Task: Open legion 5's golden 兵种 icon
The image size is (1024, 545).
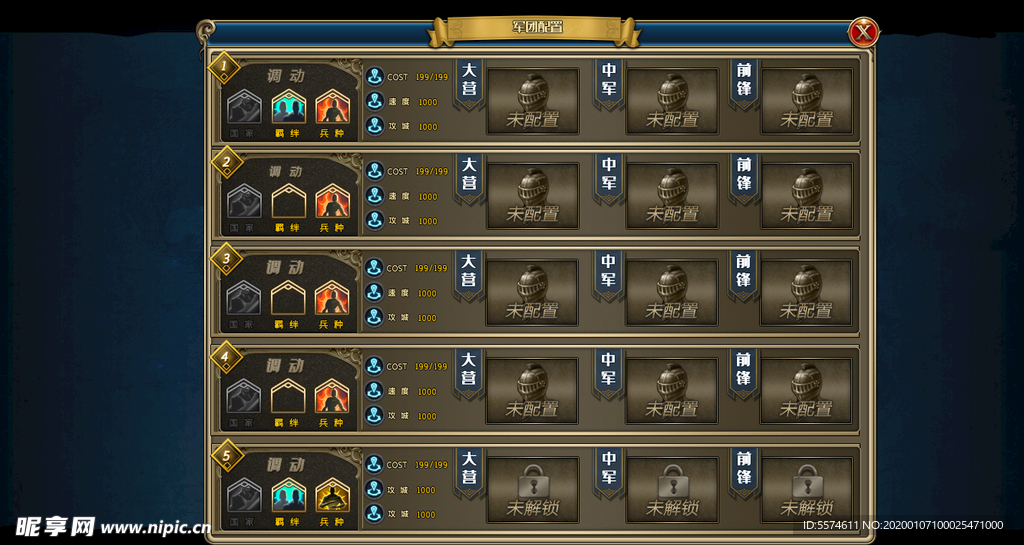Action: click(x=331, y=496)
